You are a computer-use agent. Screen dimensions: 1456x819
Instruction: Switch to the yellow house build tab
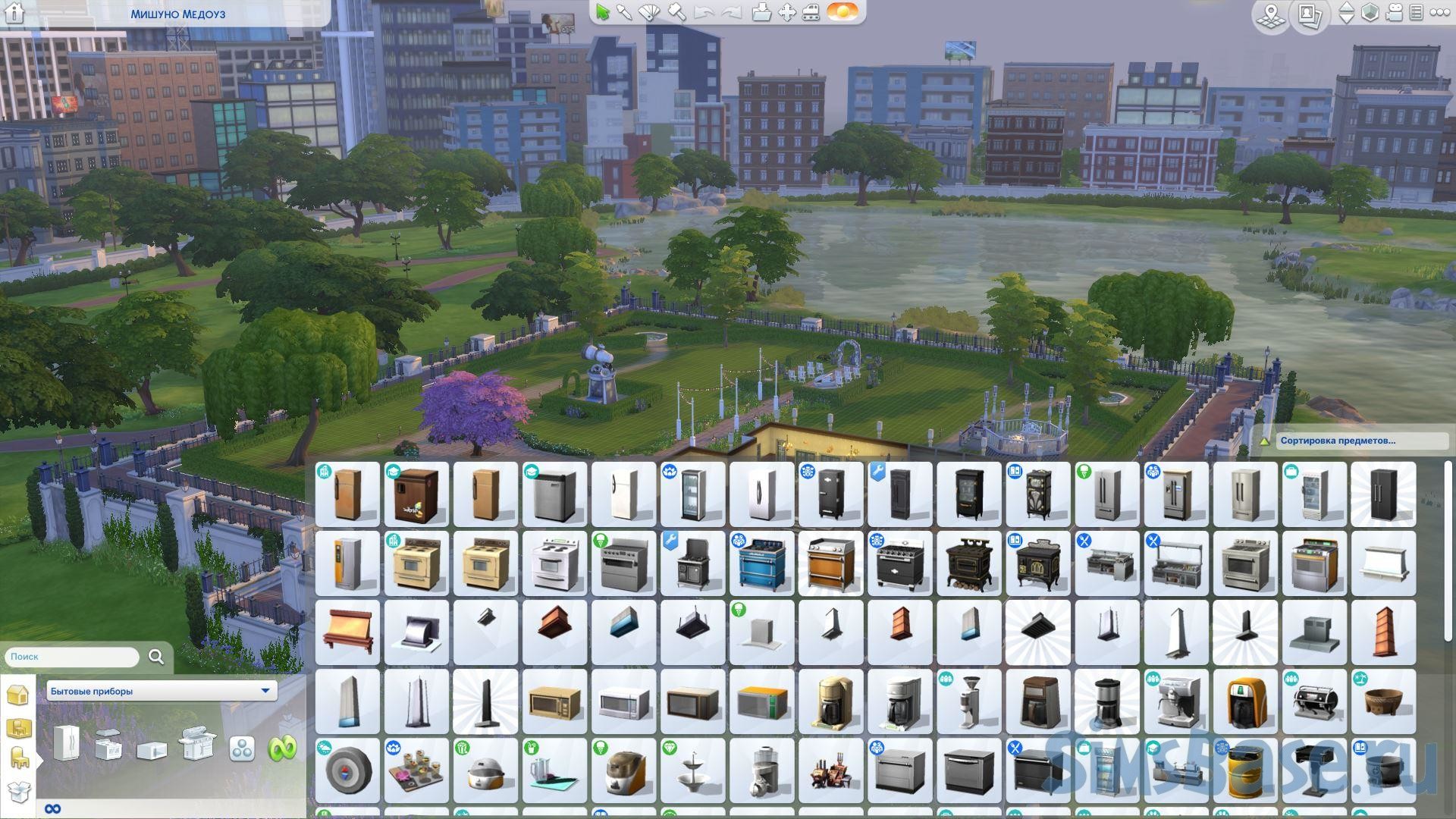(18, 694)
